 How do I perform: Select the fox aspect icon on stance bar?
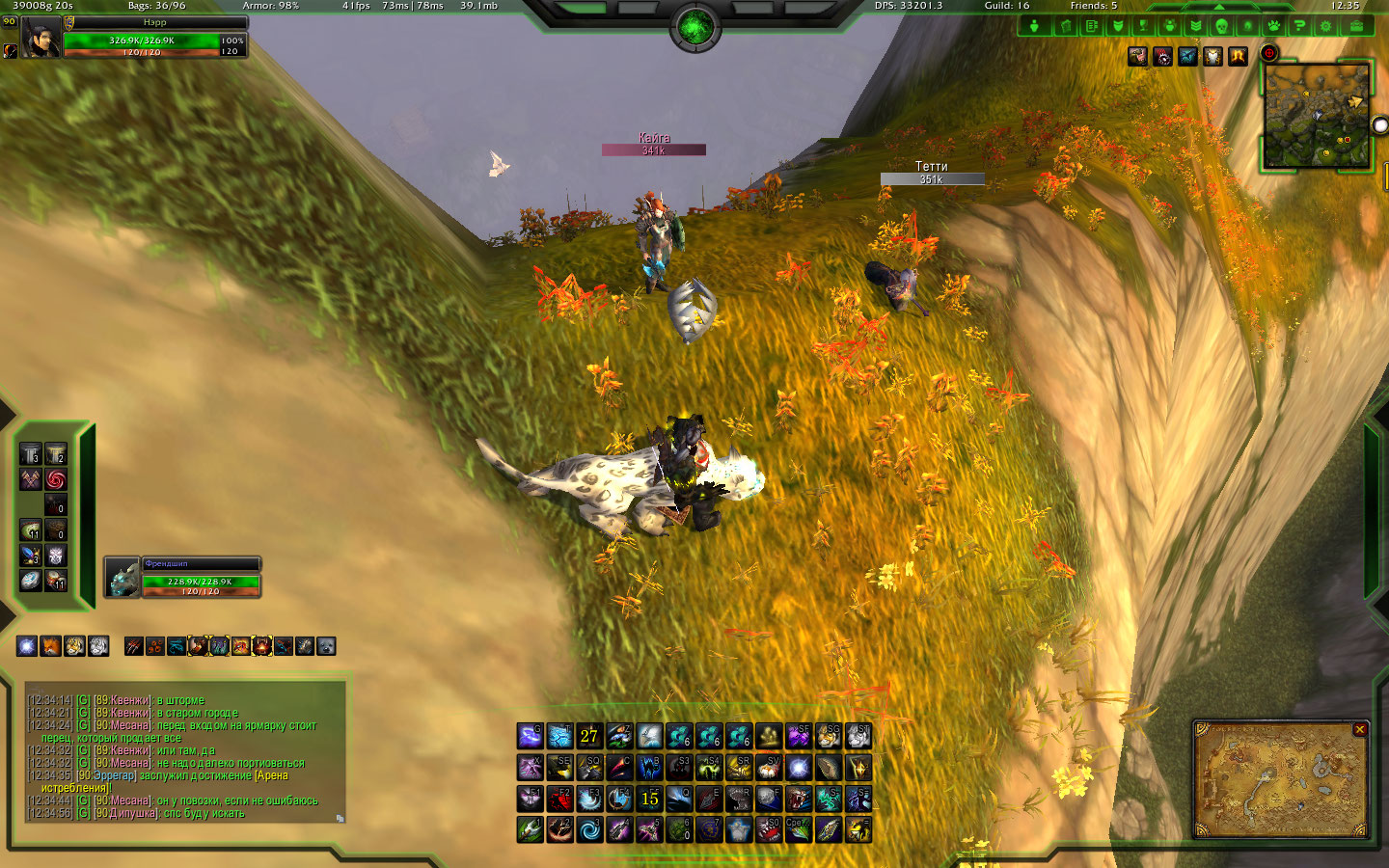tap(50, 646)
